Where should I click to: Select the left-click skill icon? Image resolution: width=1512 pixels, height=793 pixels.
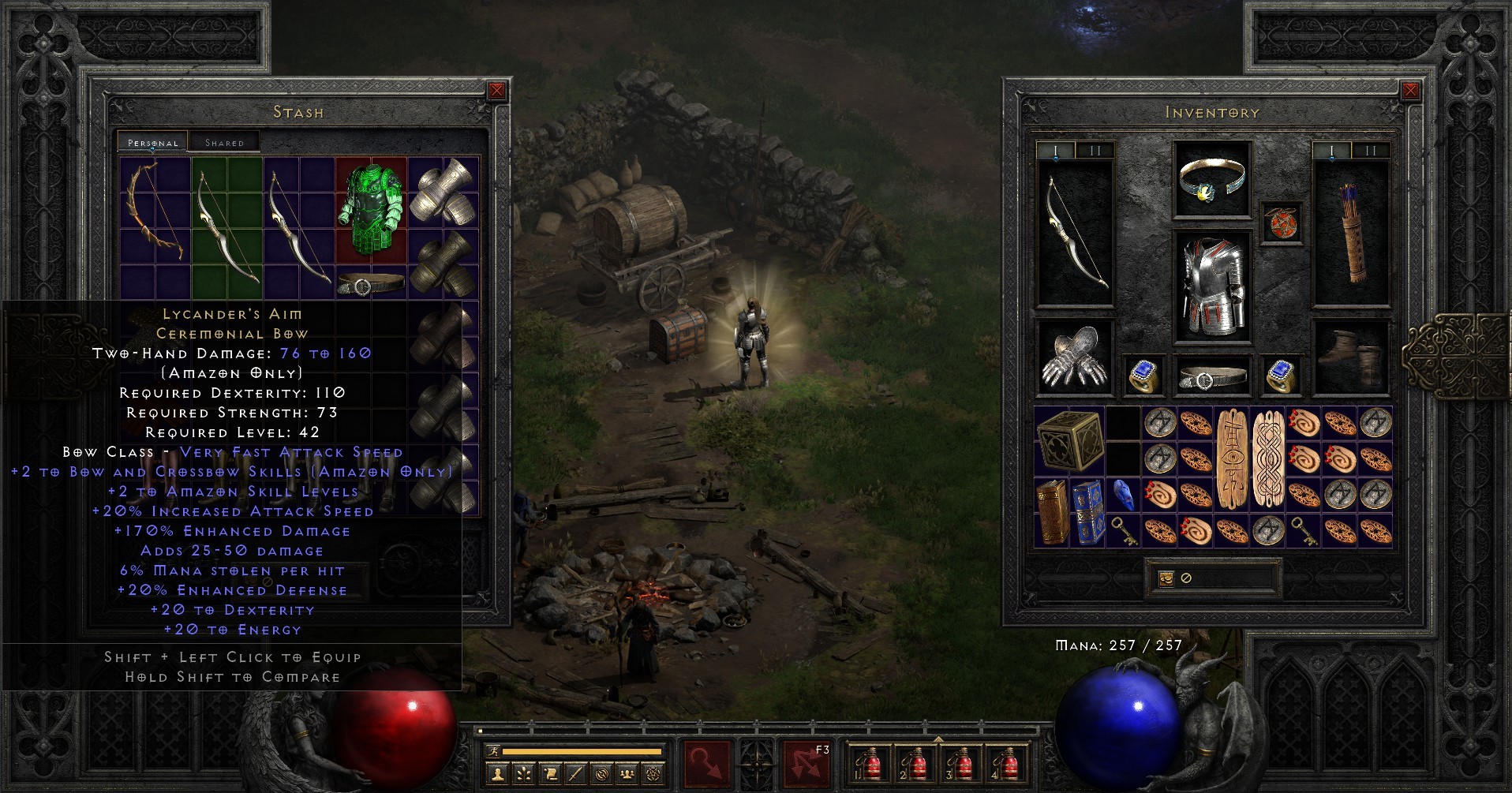709,765
